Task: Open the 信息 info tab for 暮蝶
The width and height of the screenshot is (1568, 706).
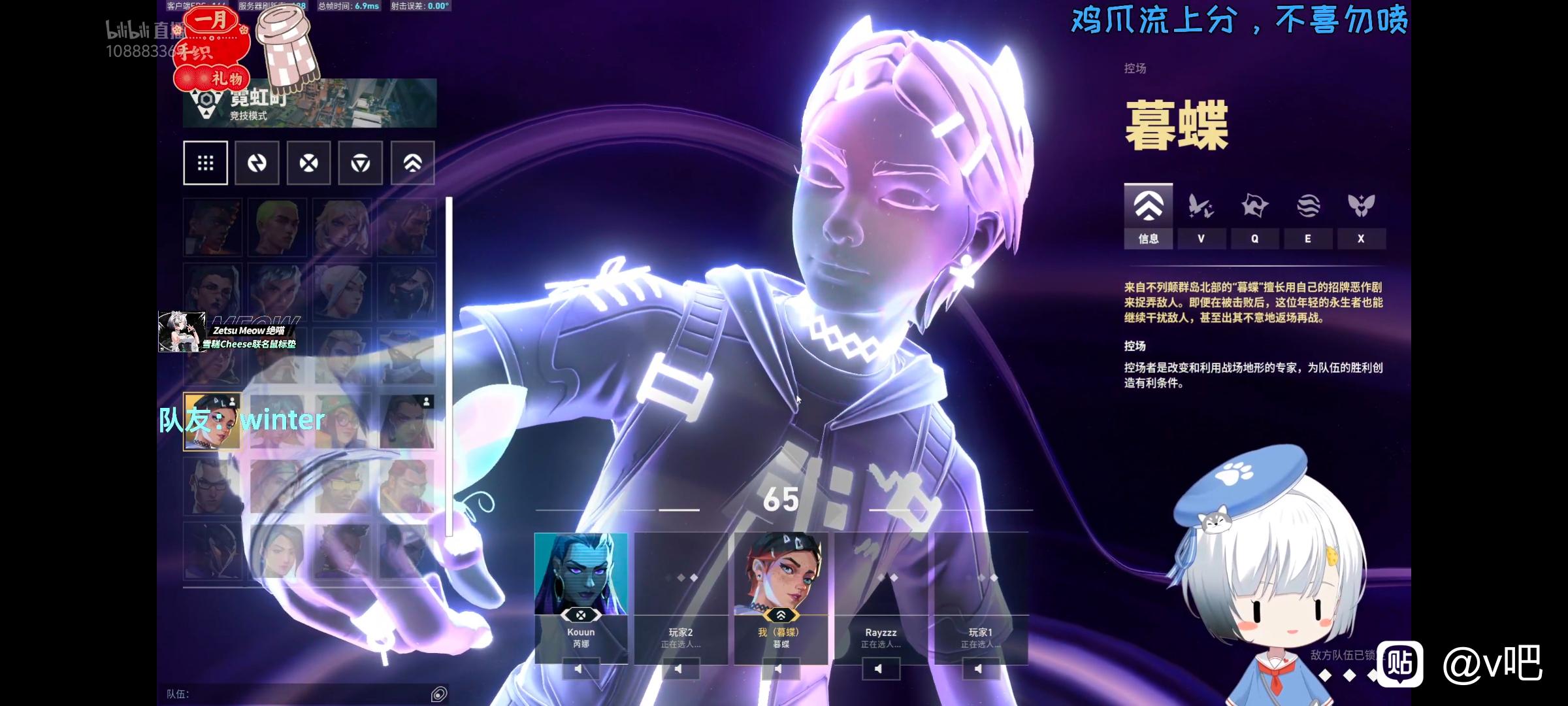Action: pyautogui.click(x=1148, y=216)
